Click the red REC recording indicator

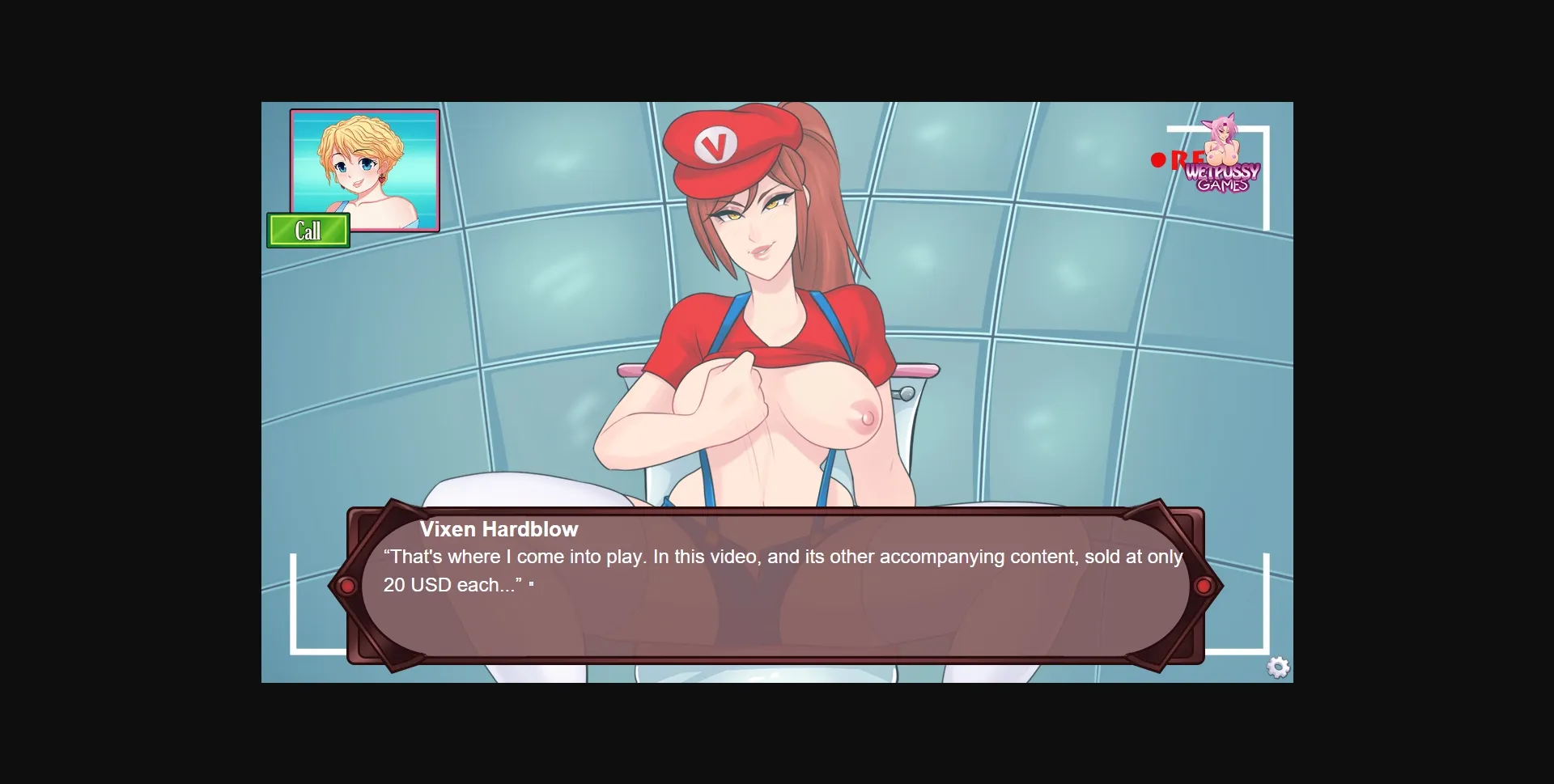click(1160, 159)
